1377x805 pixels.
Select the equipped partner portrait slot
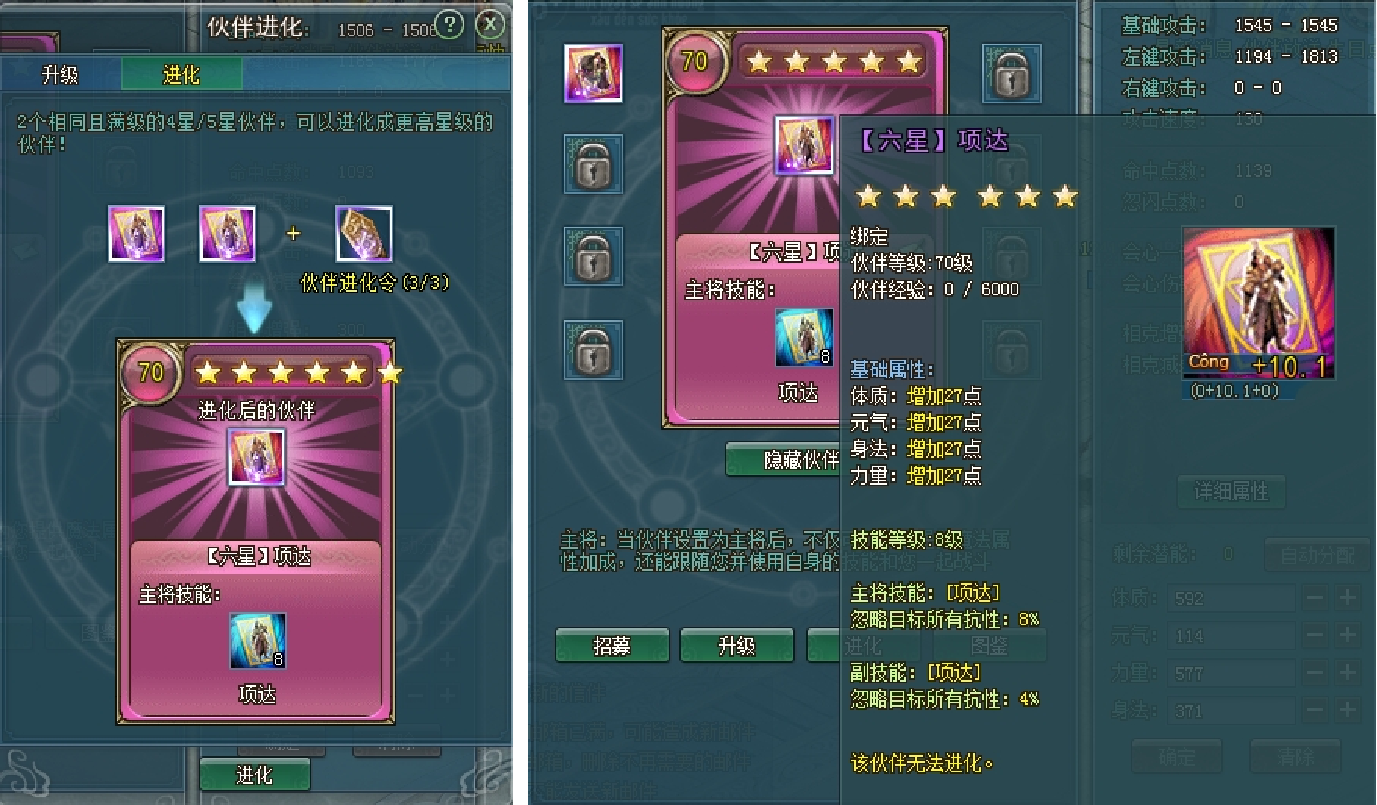[593, 73]
